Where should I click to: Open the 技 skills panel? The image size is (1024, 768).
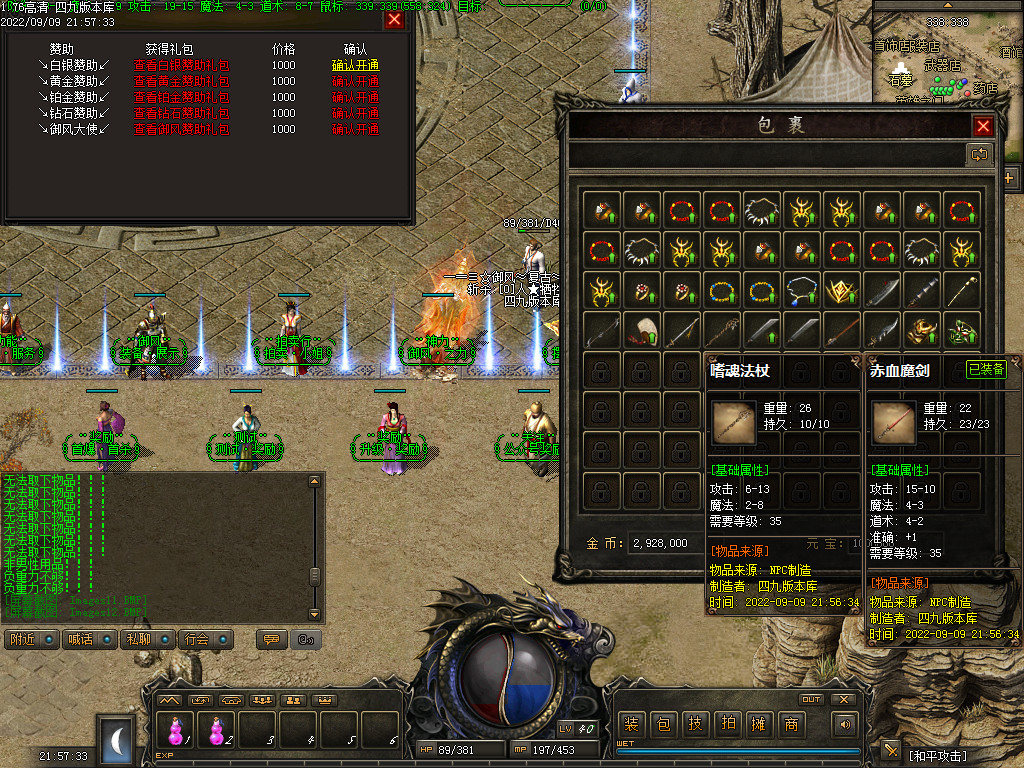695,725
